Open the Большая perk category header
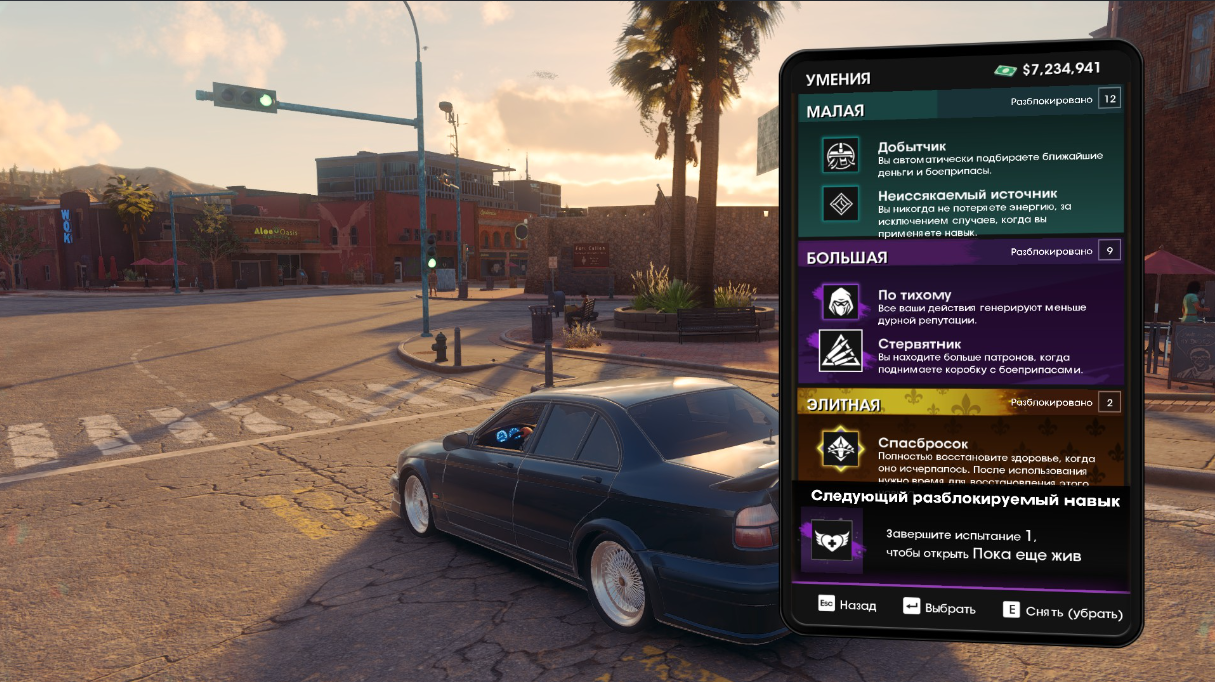 (x=846, y=258)
